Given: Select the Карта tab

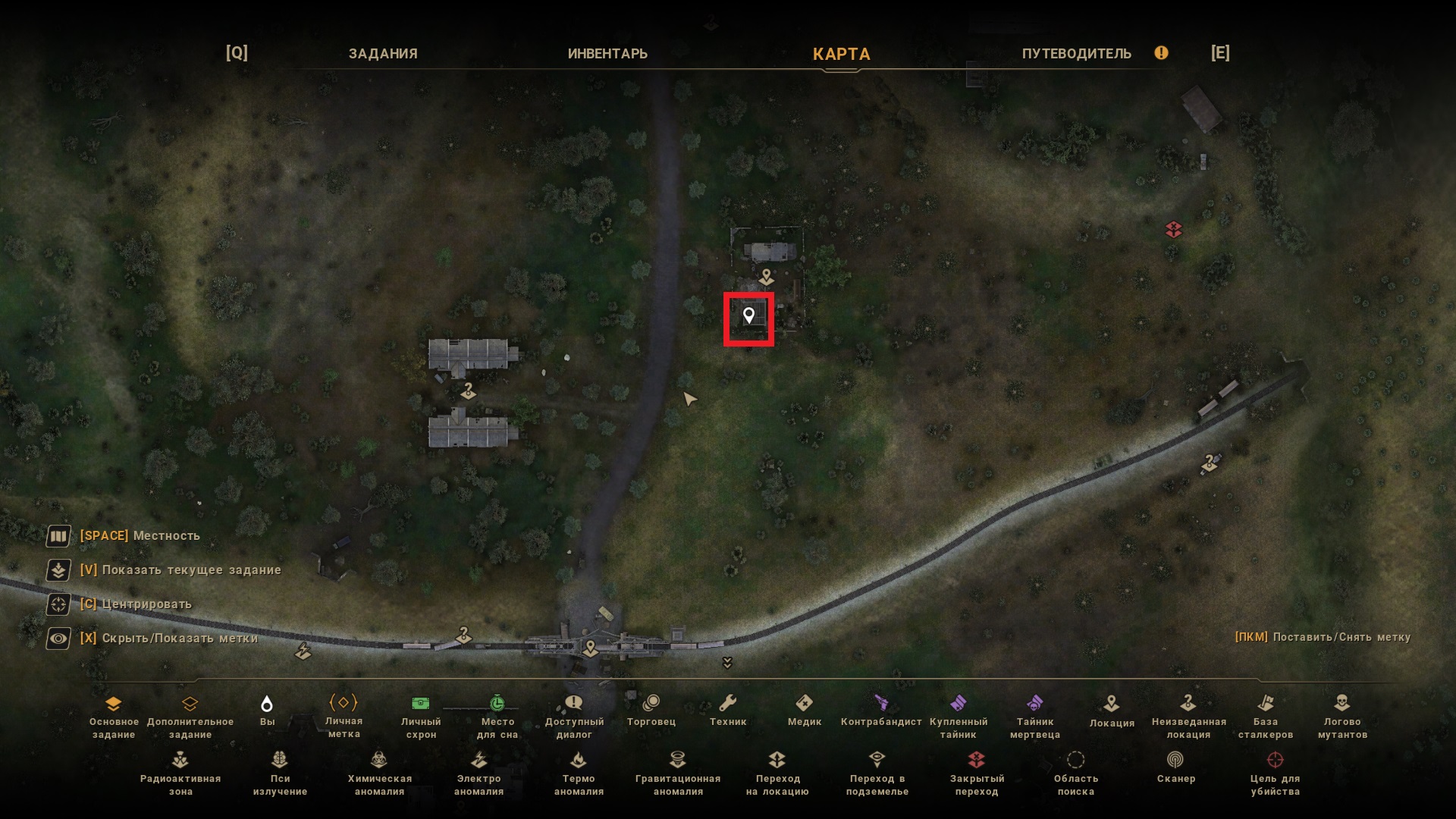Looking at the screenshot, I should tap(841, 54).
